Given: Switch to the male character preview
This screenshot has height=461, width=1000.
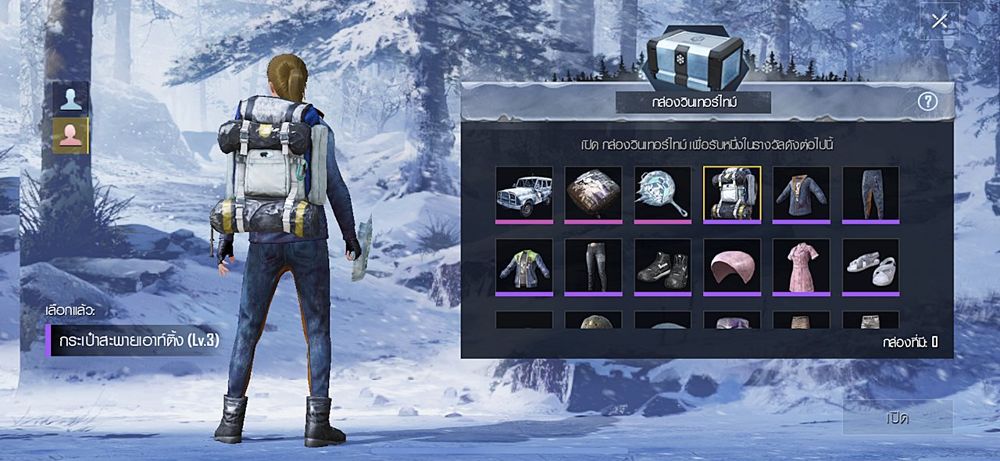Looking at the screenshot, I should tap(71, 98).
